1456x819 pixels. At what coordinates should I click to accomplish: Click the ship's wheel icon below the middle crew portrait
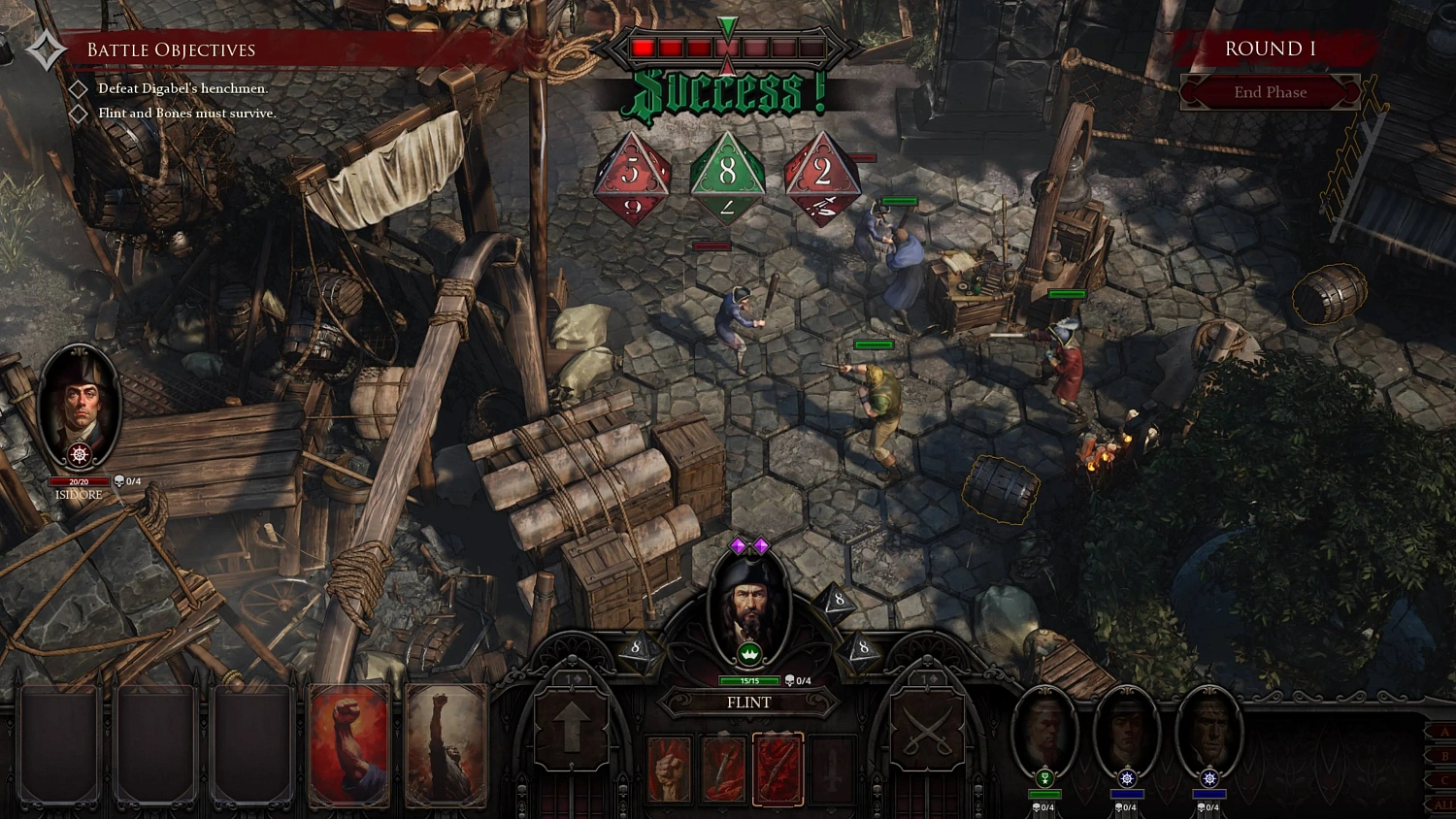click(1127, 776)
